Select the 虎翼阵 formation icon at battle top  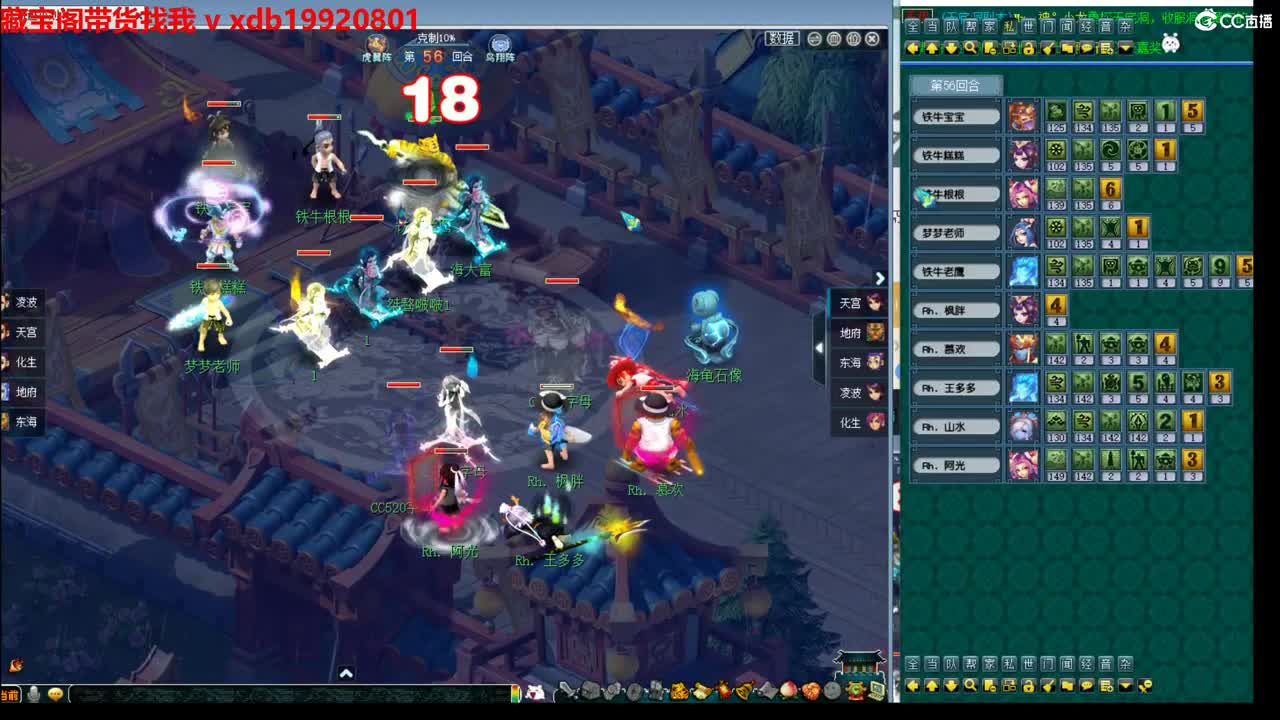[378, 44]
